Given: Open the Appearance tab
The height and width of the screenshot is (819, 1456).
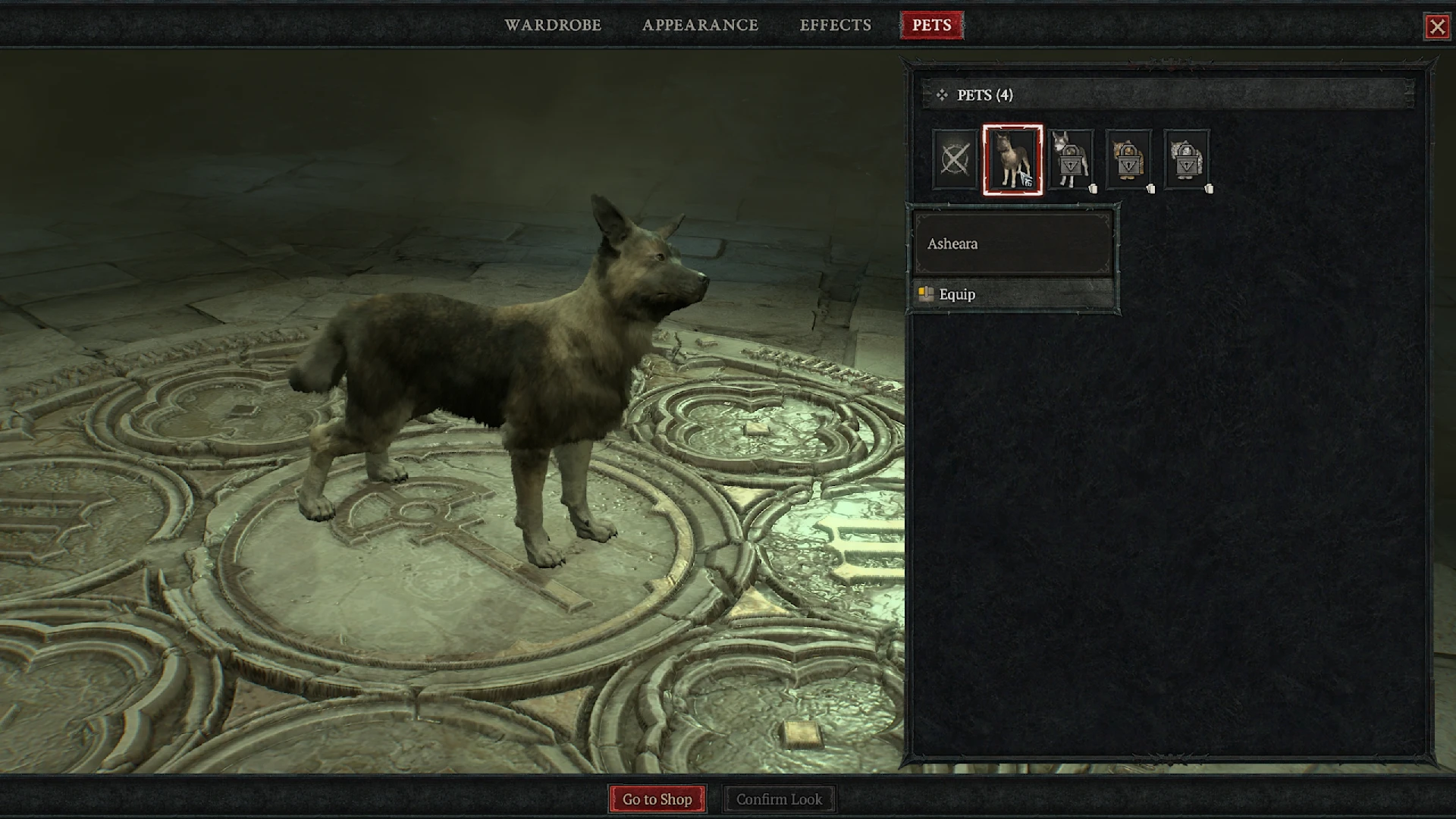Looking at the screenshot, I should (x=700, y=25).
